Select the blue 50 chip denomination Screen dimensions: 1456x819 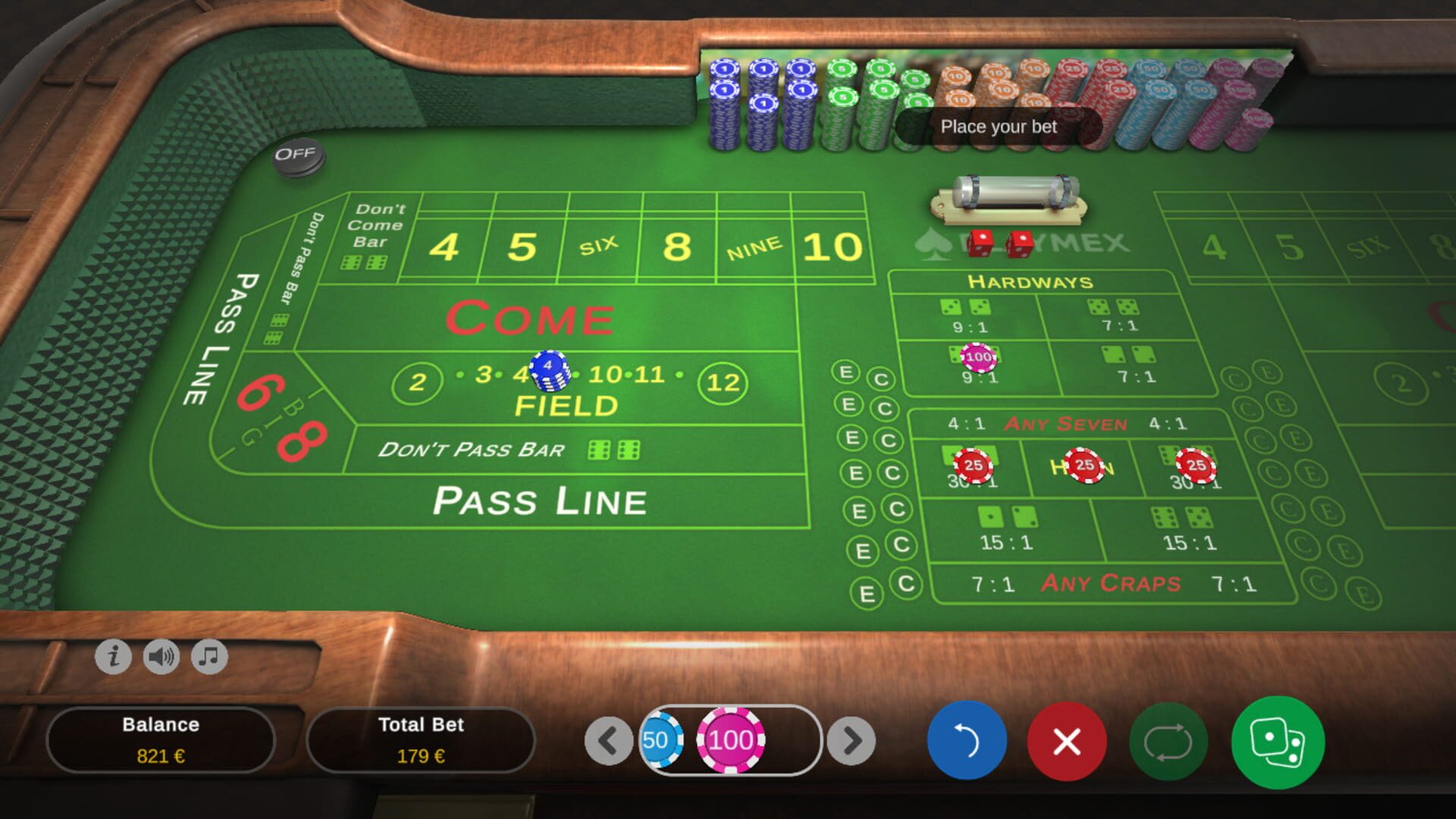coord(662,742)
